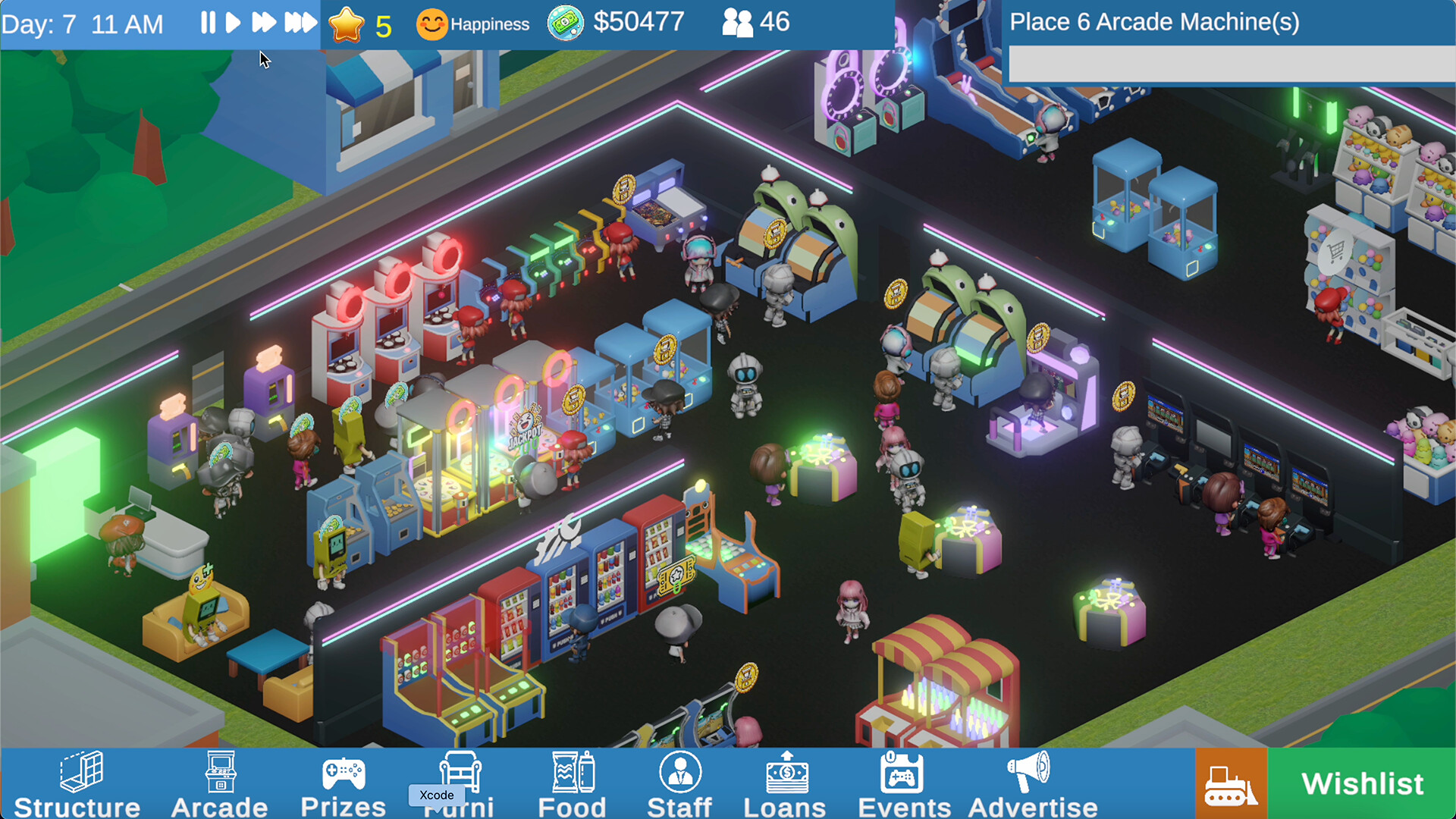
Task: Select the Arcade machines category
Action: [x=219, y=781]
